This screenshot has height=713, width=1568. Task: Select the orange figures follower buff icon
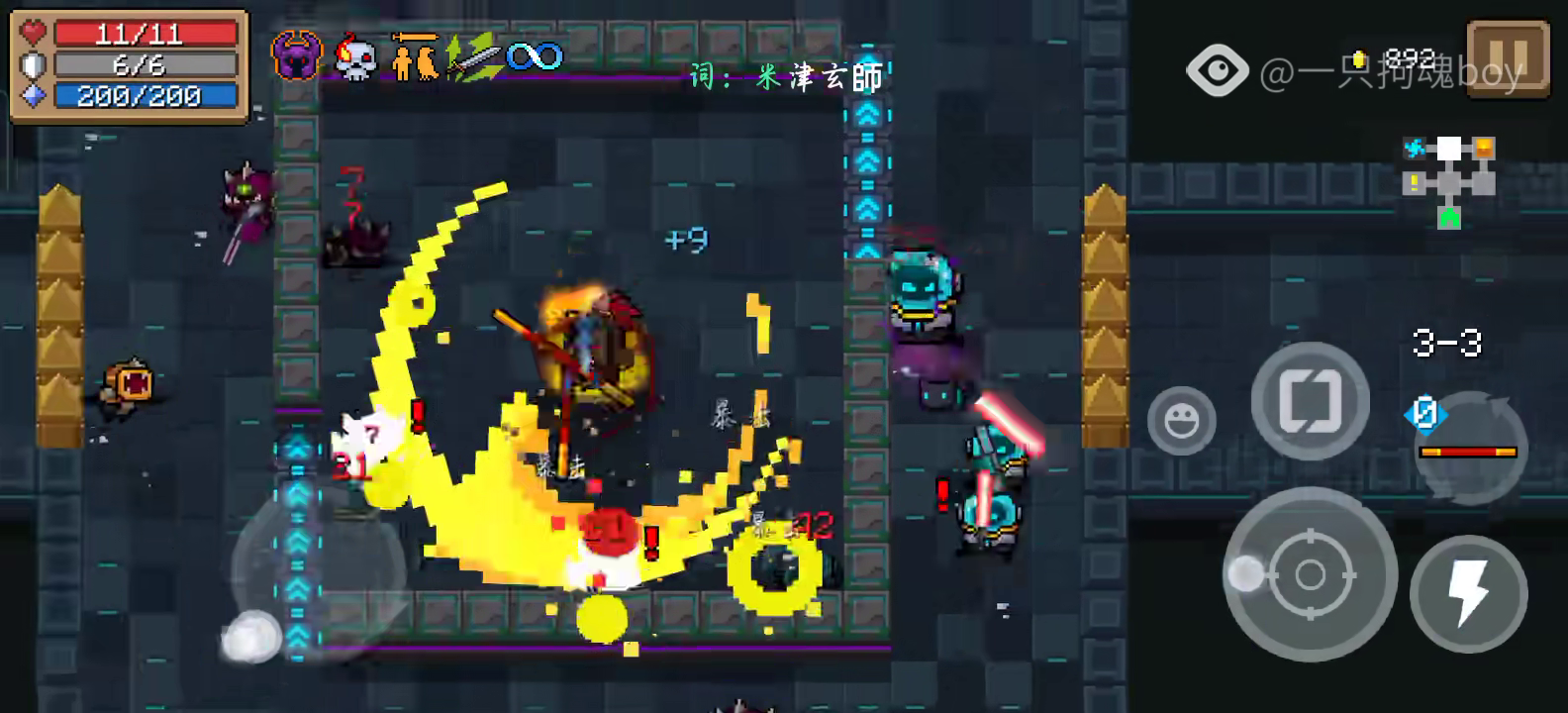click(415, 56)
